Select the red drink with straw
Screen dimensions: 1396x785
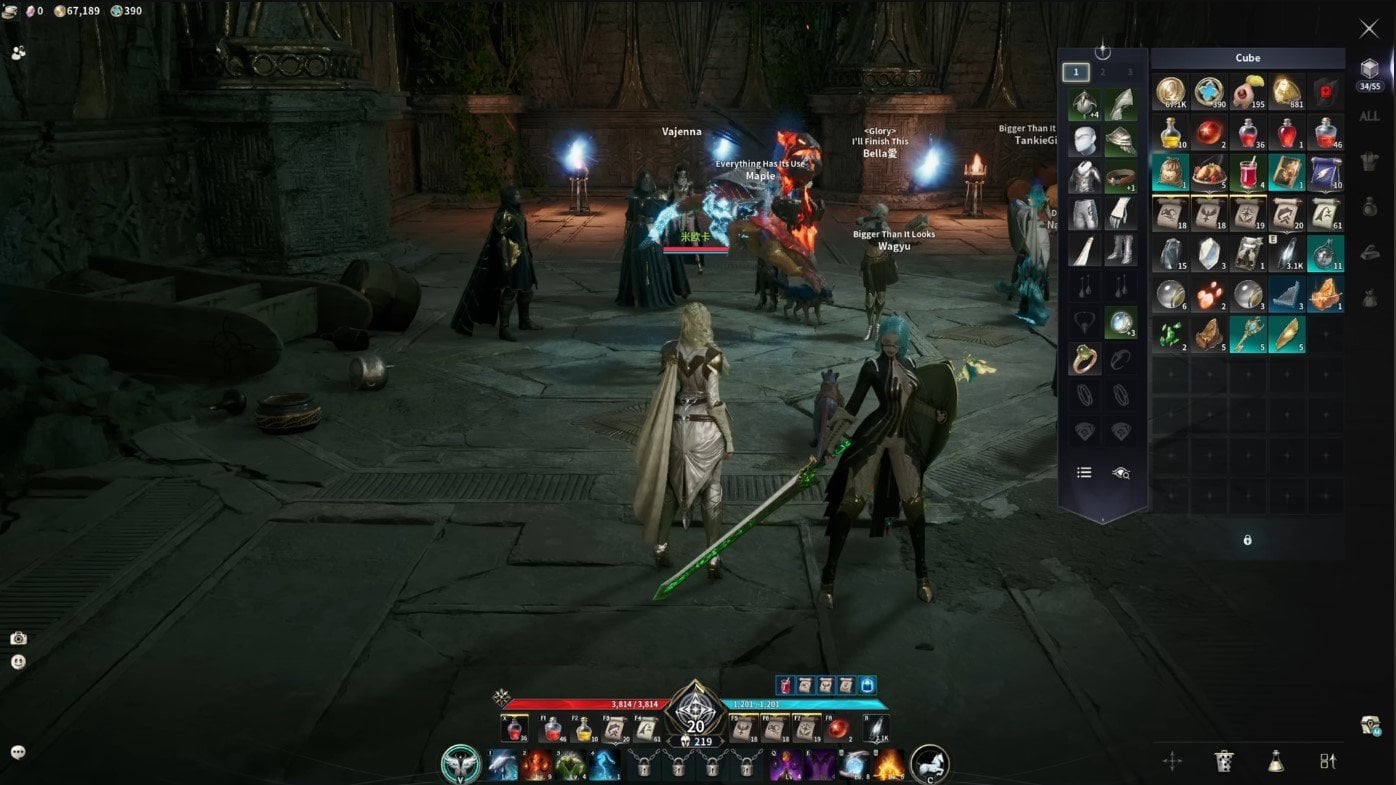[x=1248, y=172]
